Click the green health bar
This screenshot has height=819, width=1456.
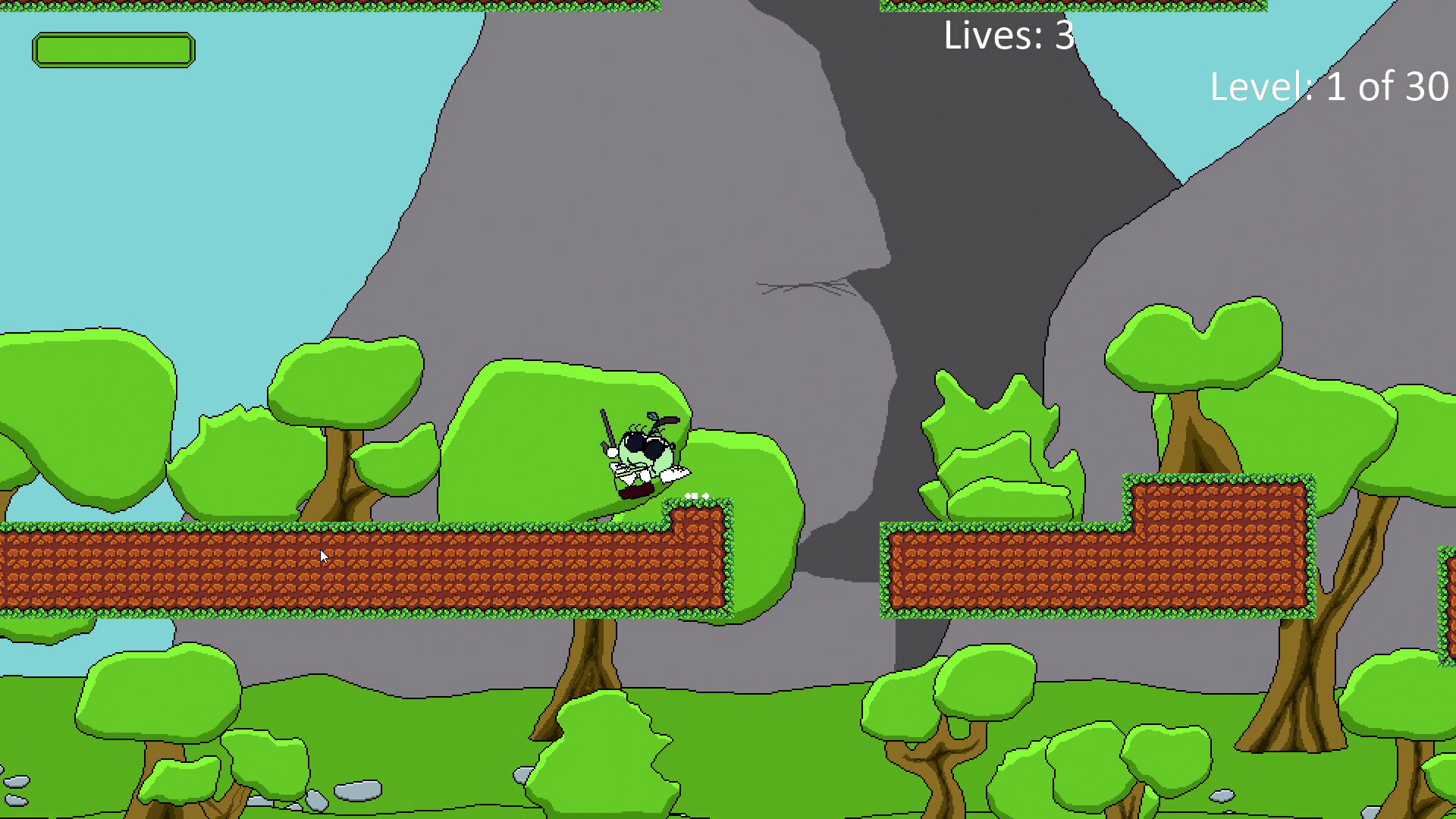coord(114,49)
